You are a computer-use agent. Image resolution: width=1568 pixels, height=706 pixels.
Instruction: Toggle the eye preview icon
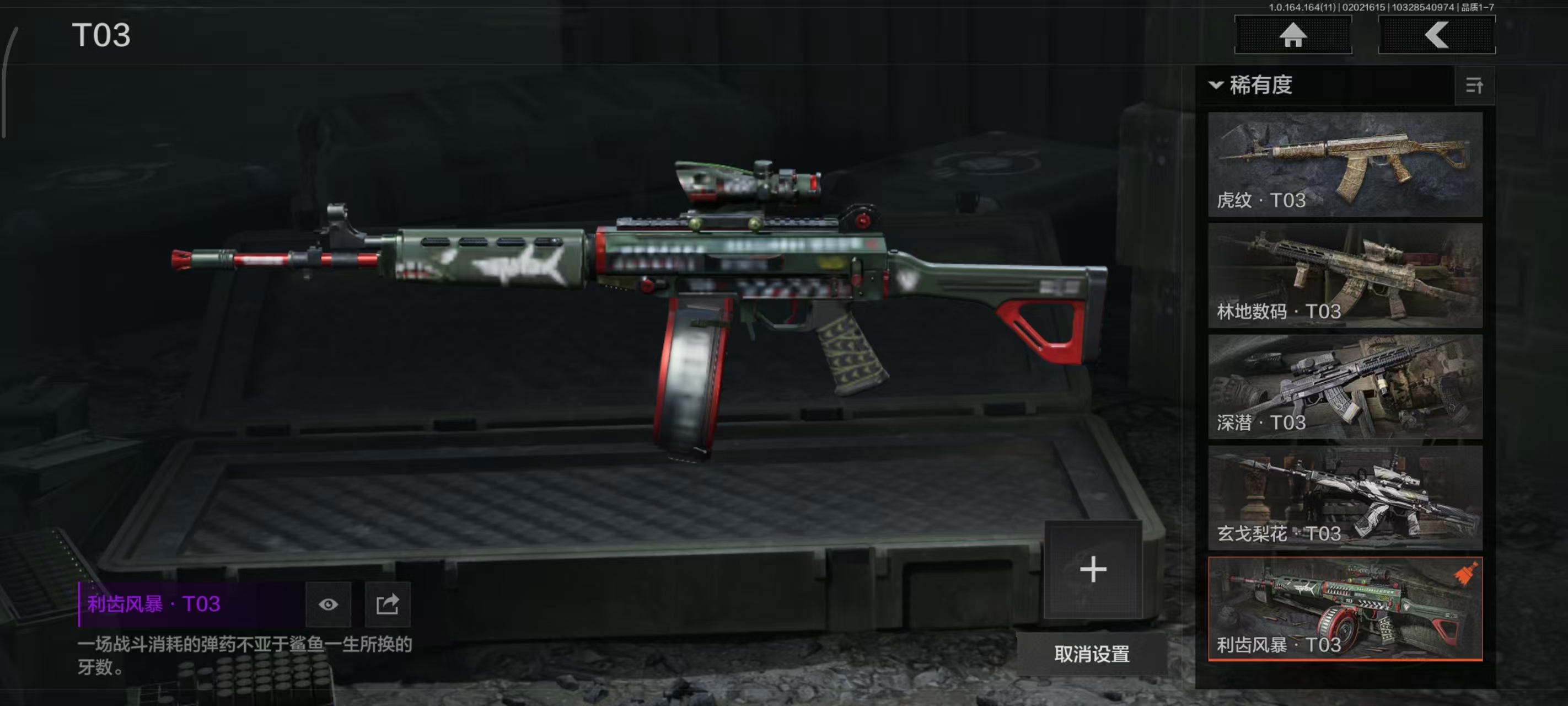coord(328,605)
